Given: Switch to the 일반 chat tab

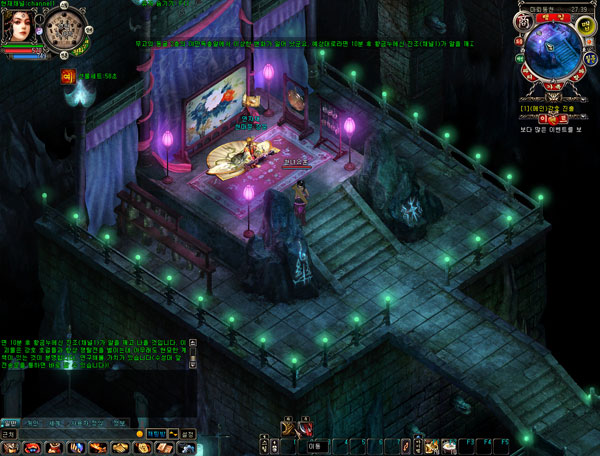Looking at the screenshot, I should pyautogui.click(x=10, y=422).
